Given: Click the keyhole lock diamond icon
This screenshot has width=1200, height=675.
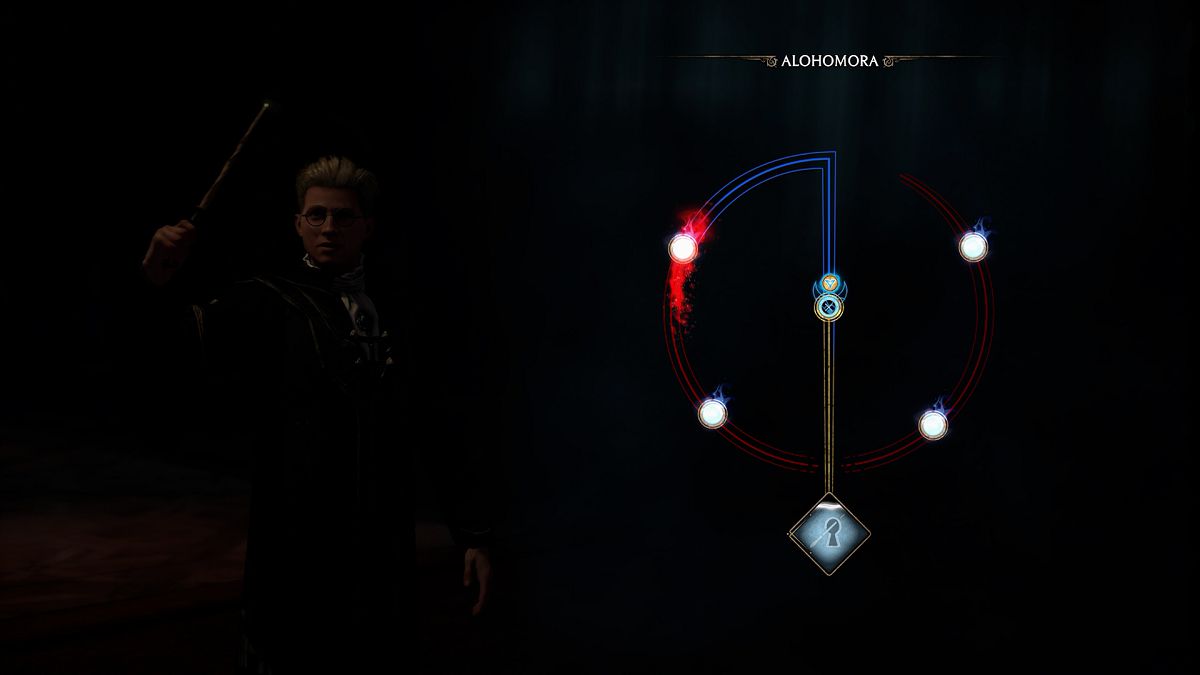Looking at the screenshot, I should click(x=828, y=537).
